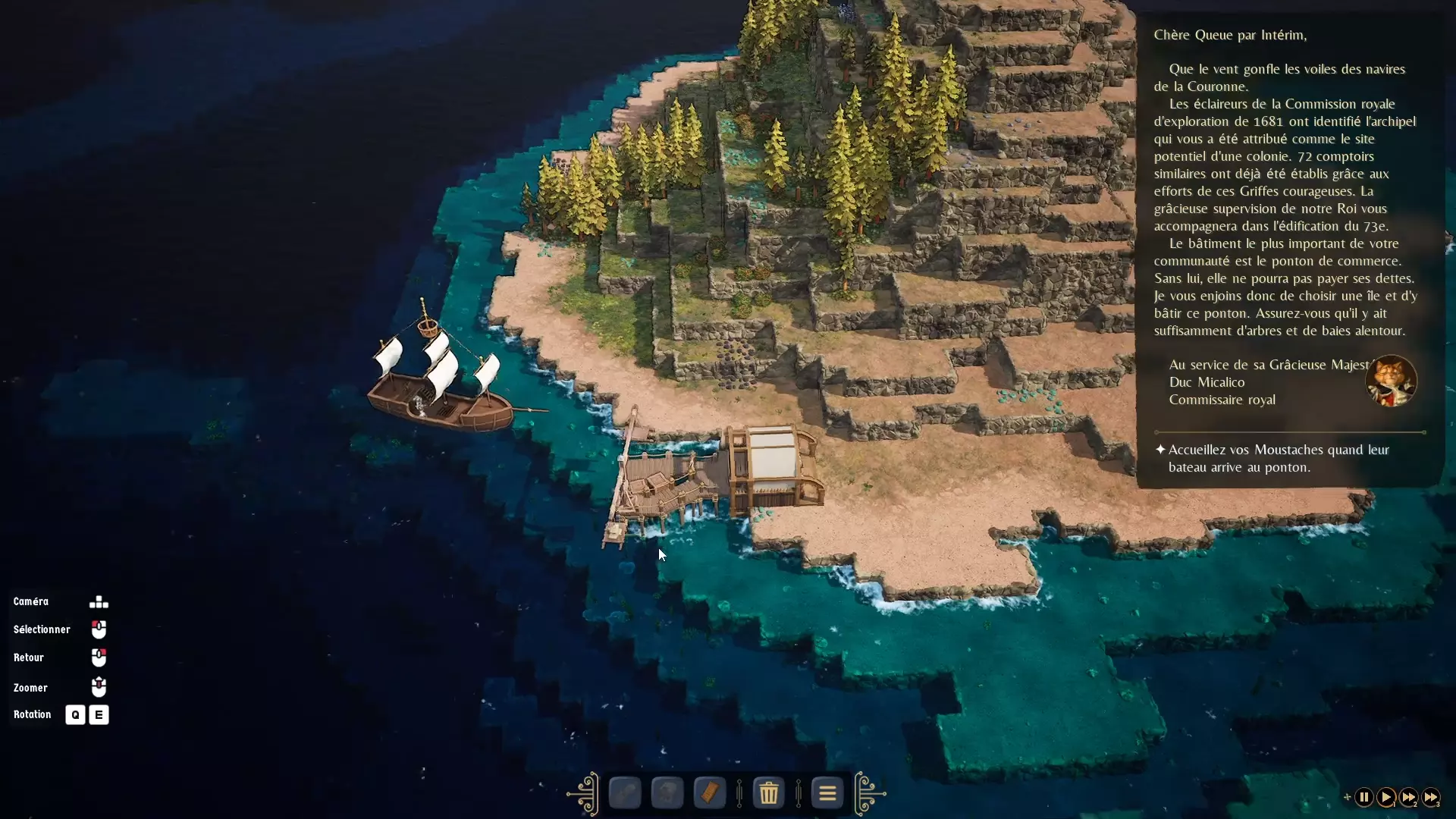The width and height of the screenshot is (1456, 819).
Task: Open the hamburger main menu
Action: click(x=827, y=793)
